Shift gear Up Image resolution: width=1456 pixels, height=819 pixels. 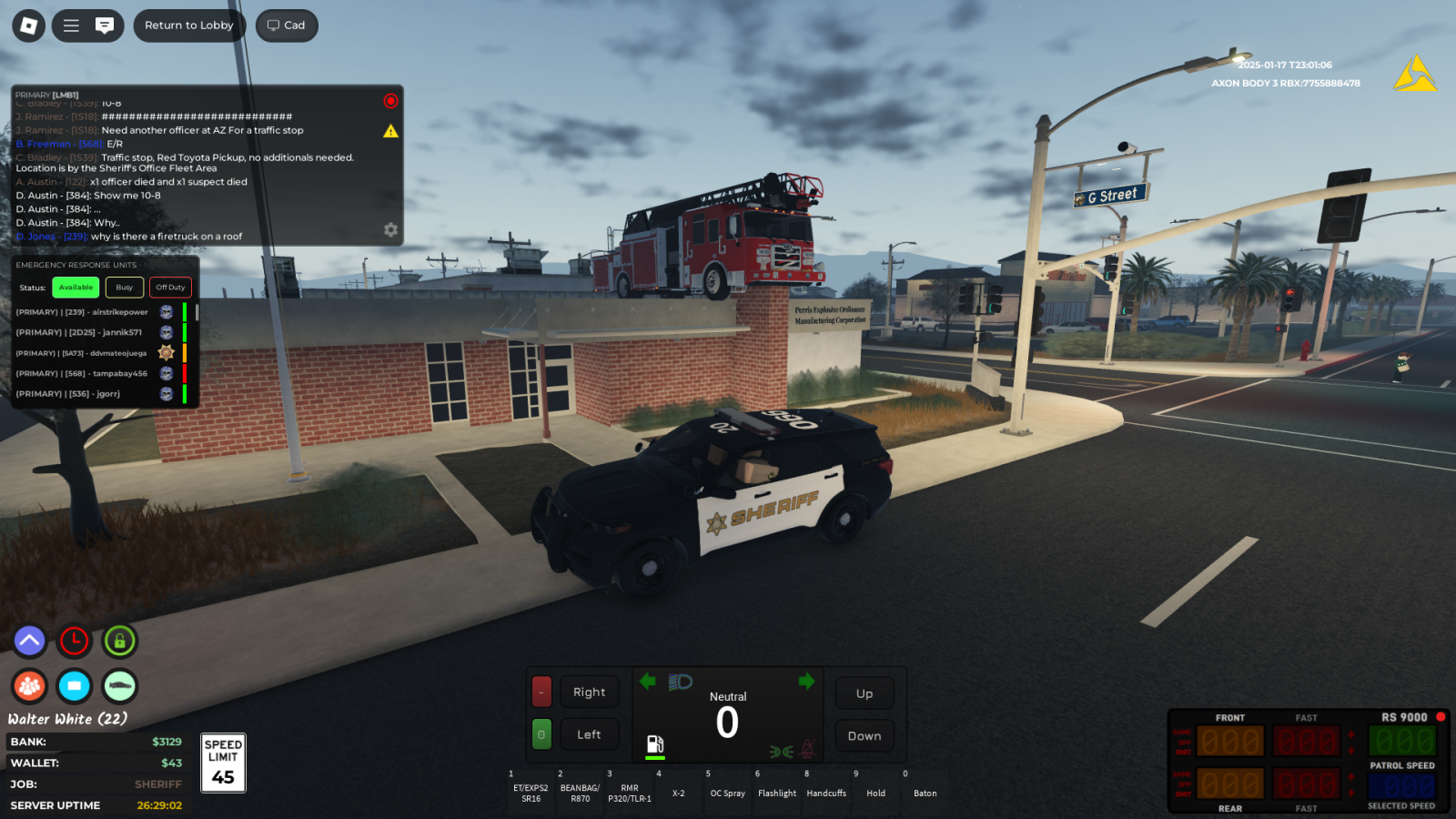864,693
